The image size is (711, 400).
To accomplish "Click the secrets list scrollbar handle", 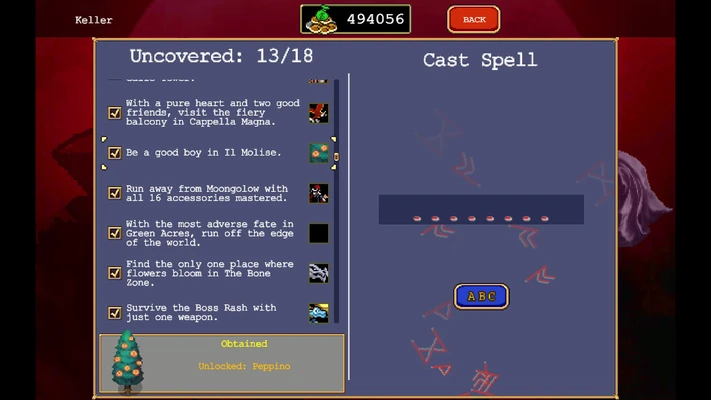I will tap(336, 156).
